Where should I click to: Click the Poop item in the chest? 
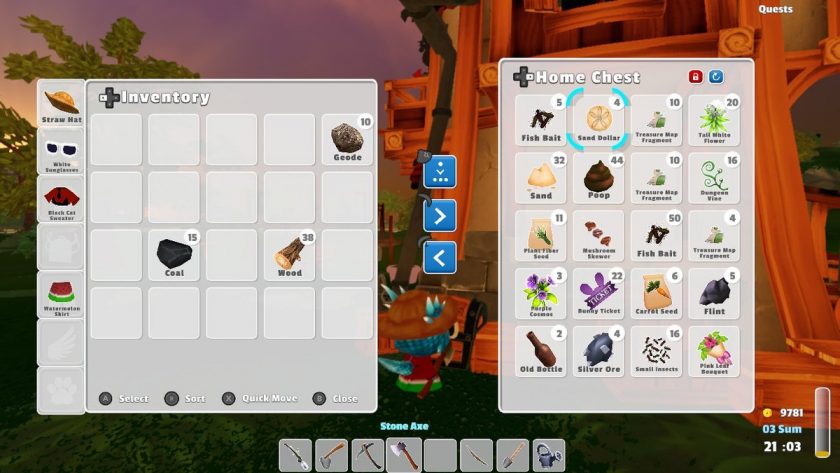pyautogui.click(x=599, y=178)
